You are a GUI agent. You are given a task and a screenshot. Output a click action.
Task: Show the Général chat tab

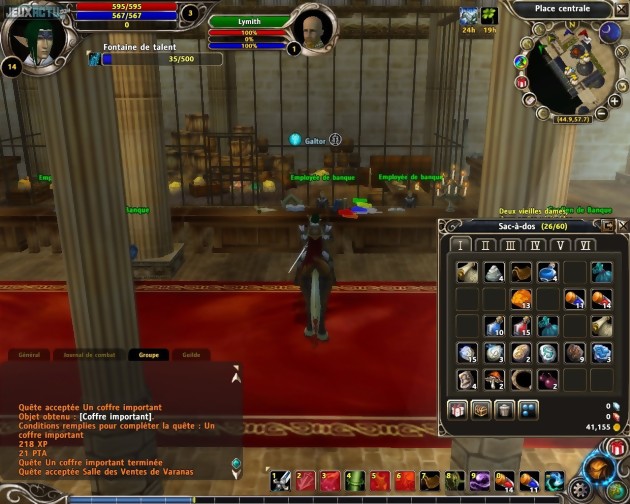click(x=30, y=354)
